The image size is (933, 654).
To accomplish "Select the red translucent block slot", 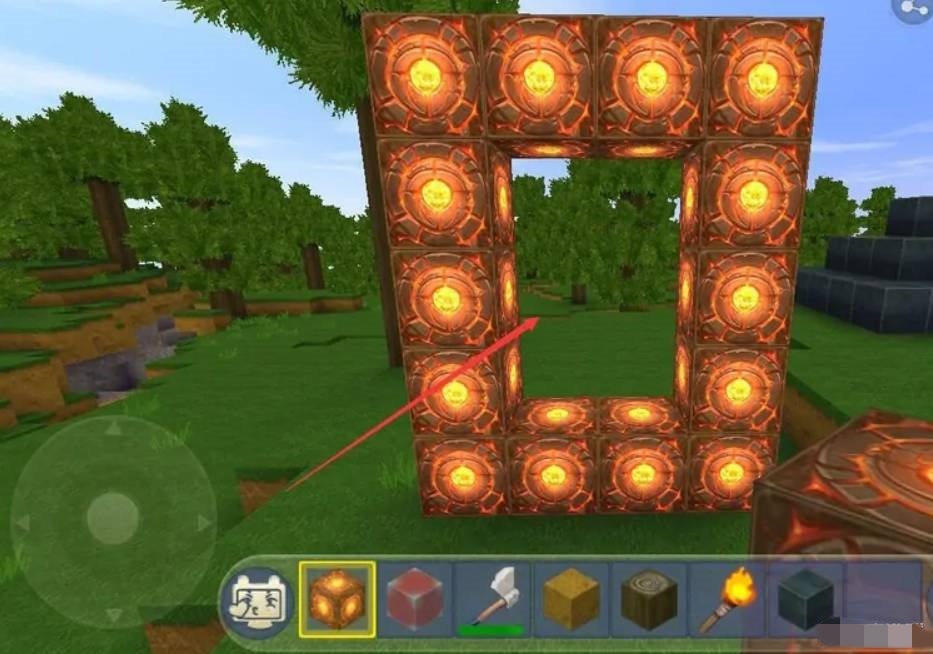I will point(414,599).
